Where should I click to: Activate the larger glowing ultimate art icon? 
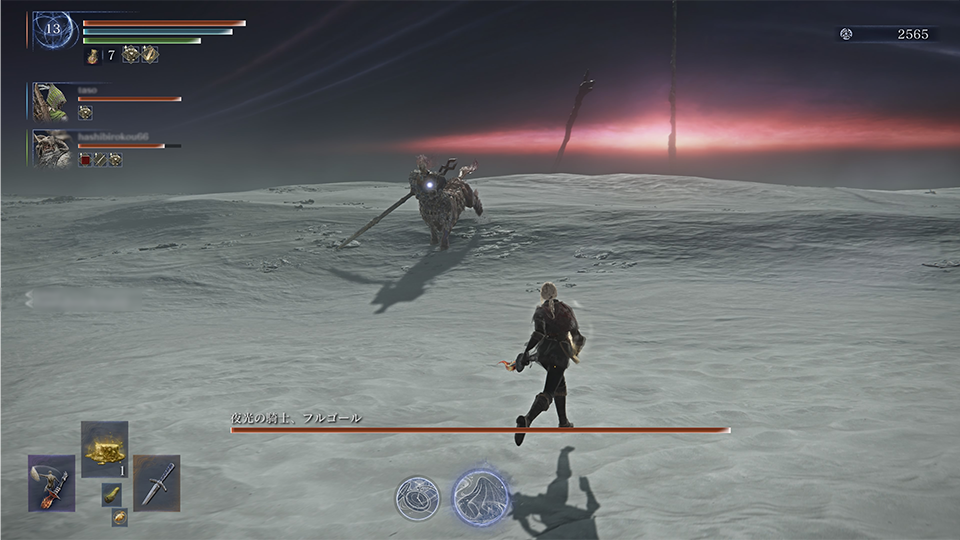coord(481,496)
